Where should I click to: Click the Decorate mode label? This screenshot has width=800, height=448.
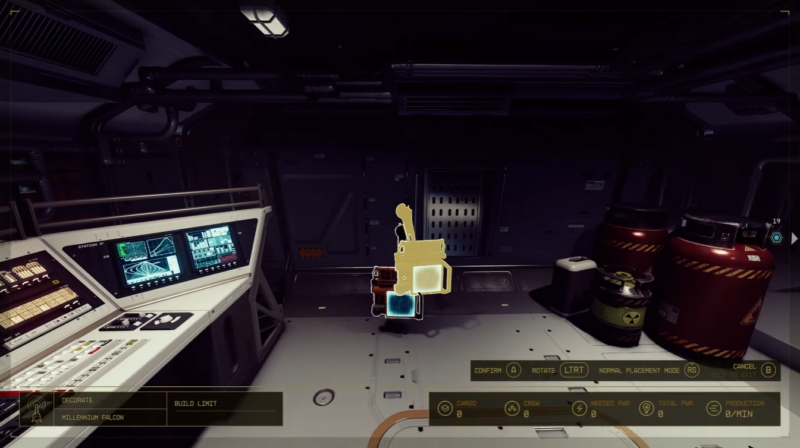click(78, 400)
